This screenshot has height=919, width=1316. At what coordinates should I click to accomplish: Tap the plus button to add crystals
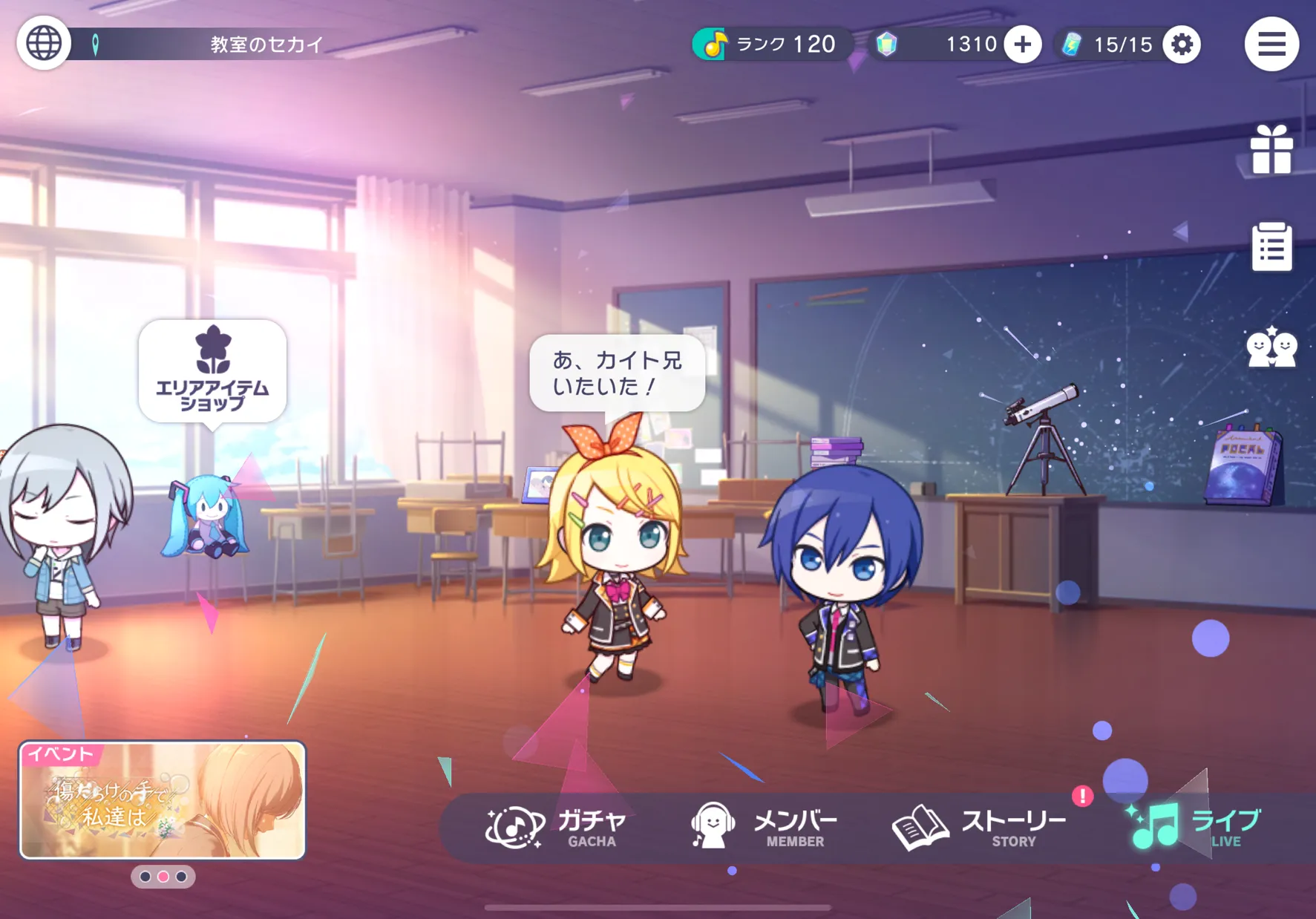1022,45
